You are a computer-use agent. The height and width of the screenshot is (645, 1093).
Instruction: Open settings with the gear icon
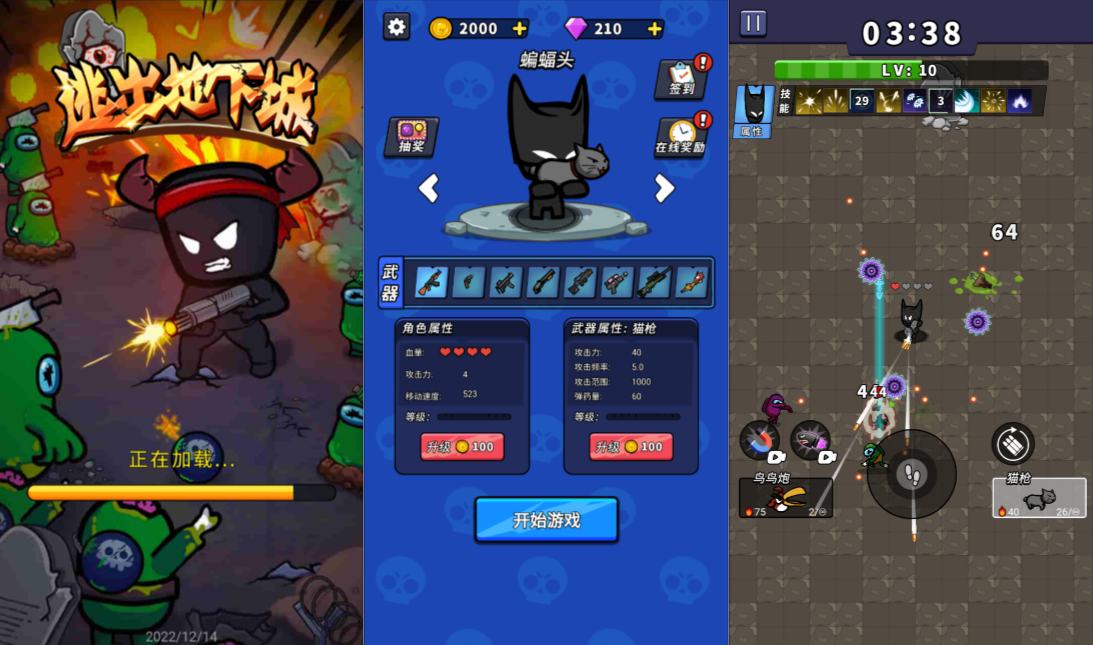[397, 27]
